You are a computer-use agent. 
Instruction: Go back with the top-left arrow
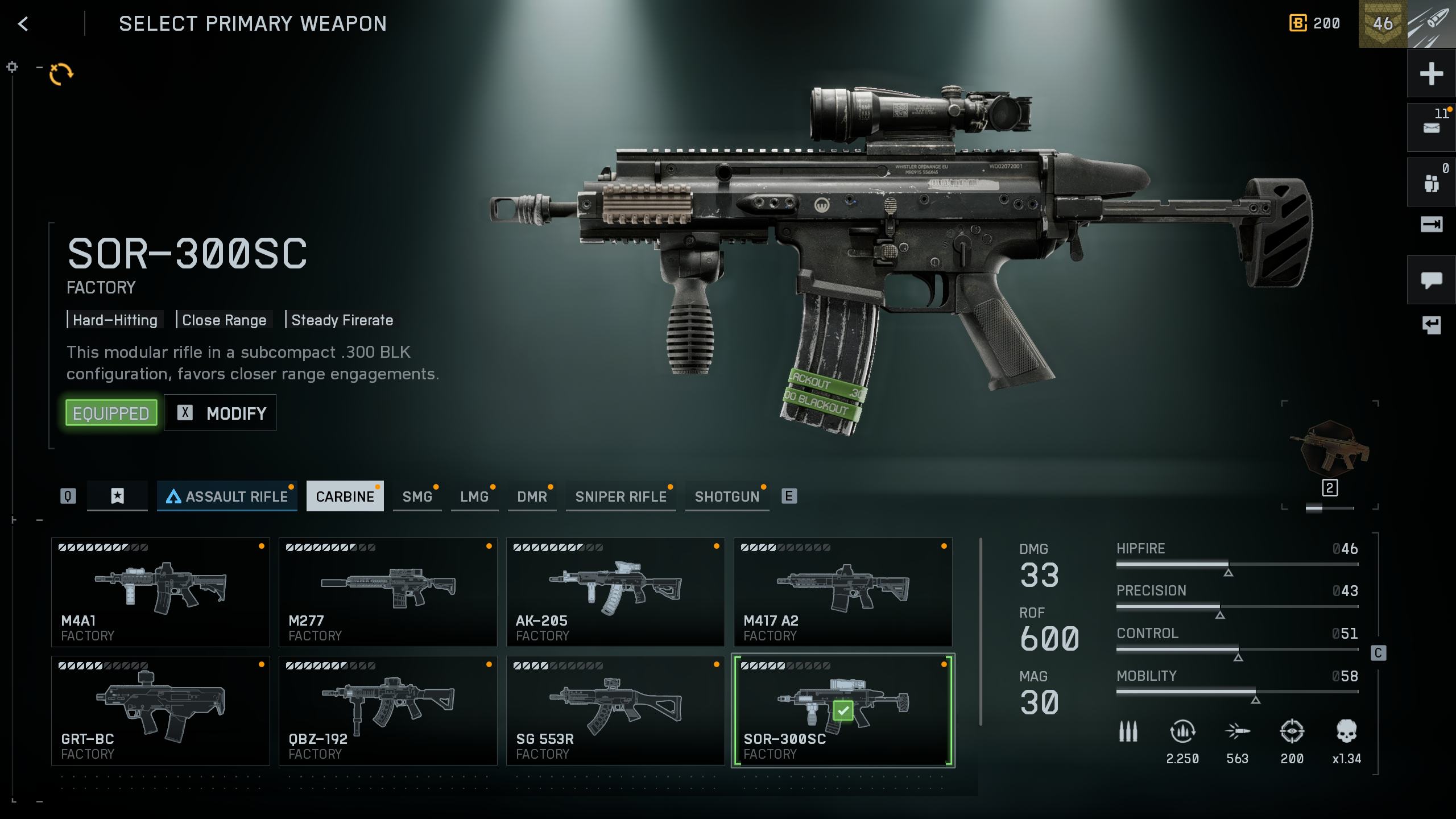[x=23, y=24]
